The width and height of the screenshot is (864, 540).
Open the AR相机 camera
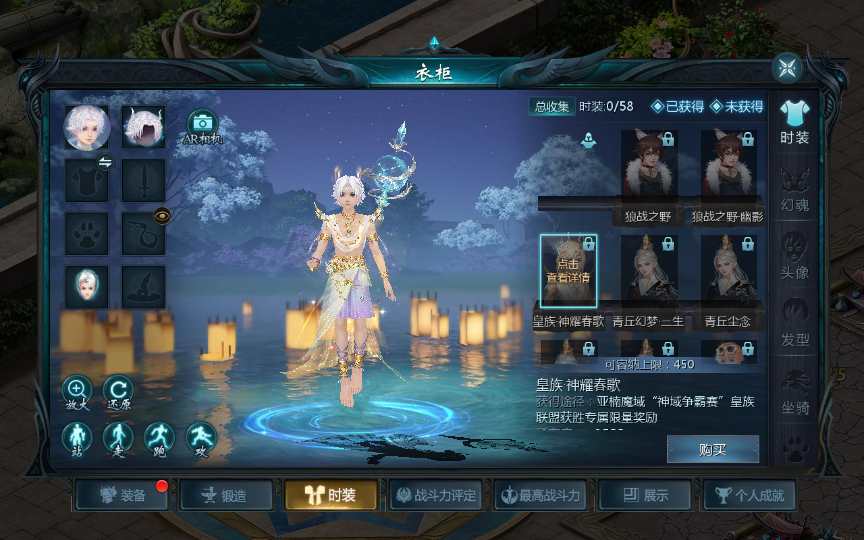tap(203, 128)
